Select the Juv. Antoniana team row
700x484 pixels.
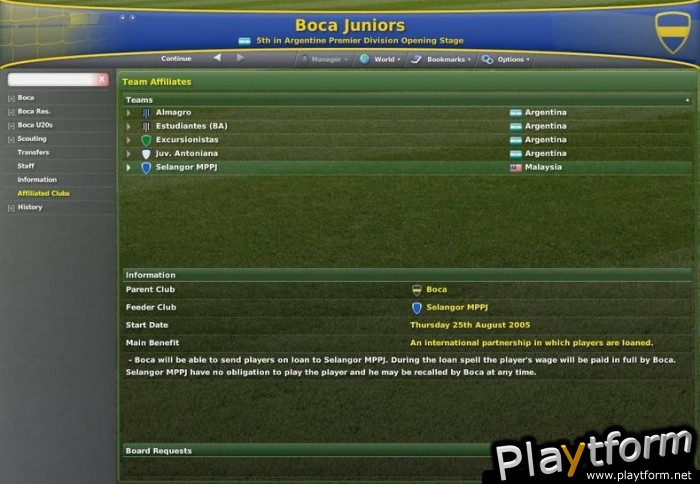(187, 154)
